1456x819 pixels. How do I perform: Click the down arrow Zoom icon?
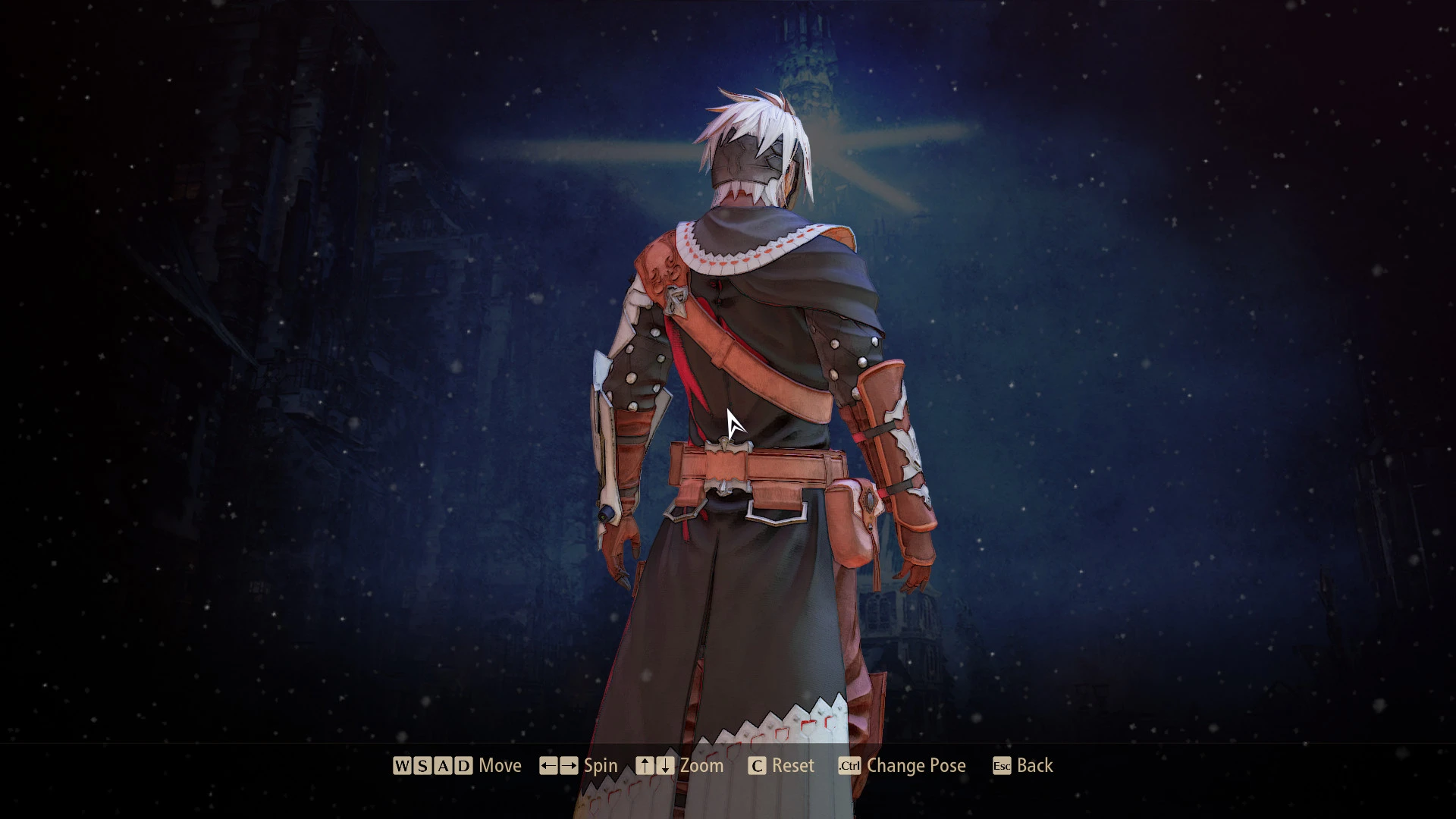[x=664, y=765]
